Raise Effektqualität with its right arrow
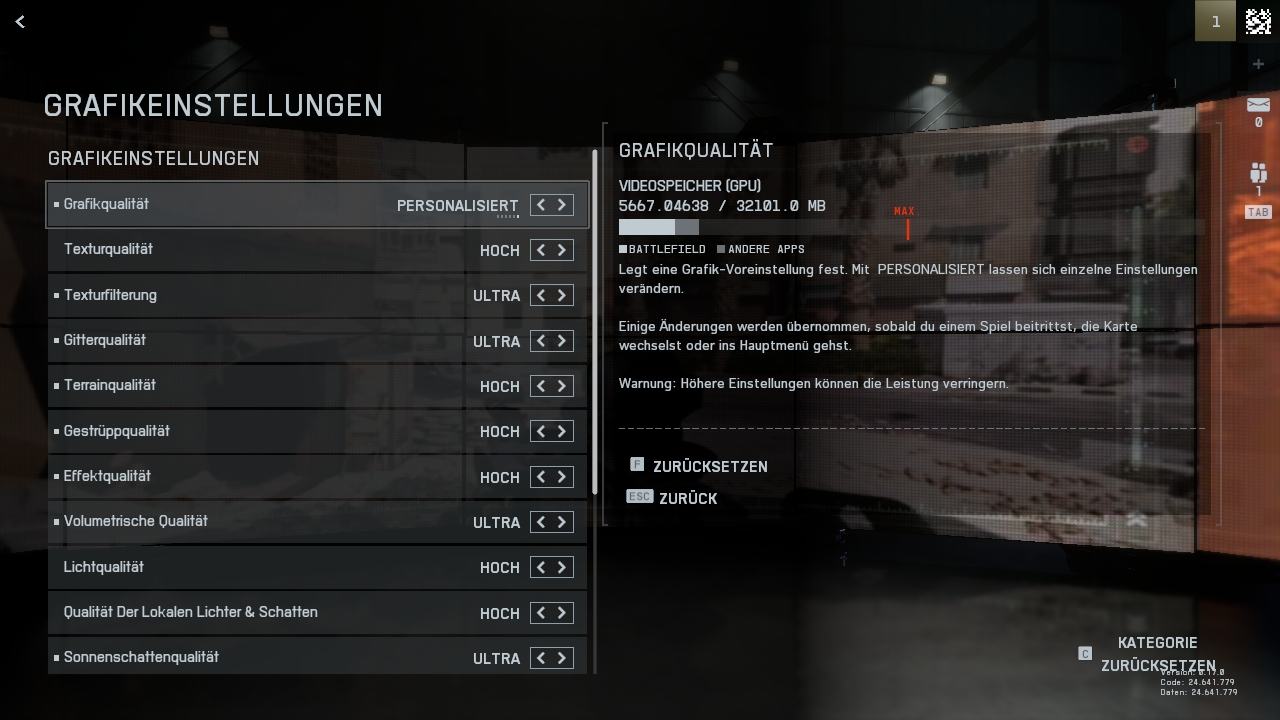This screenshot has height=720, width=1280. pyautogui.click(x=562, y=477)
